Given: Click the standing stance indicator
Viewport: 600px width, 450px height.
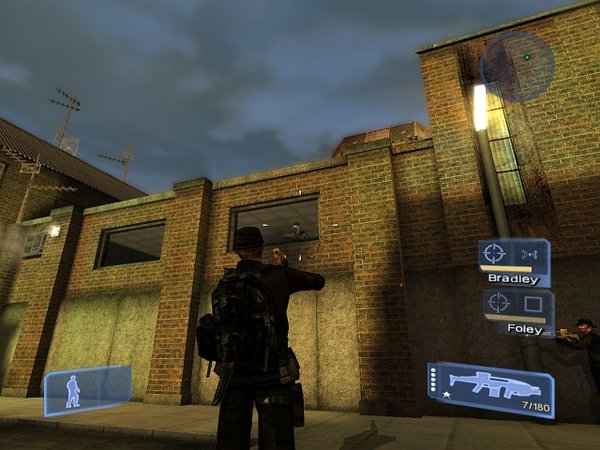Looking at the screenshot, I should tap(86, 390).
